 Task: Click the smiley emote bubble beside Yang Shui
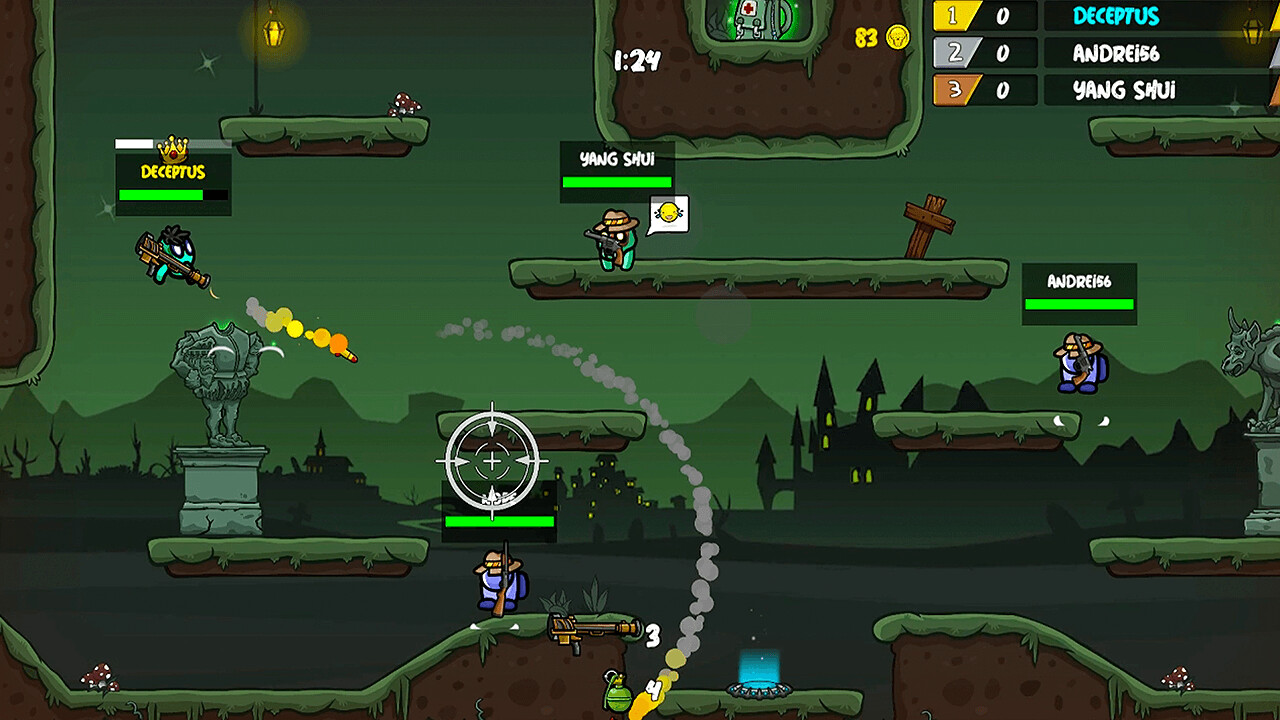671,214
